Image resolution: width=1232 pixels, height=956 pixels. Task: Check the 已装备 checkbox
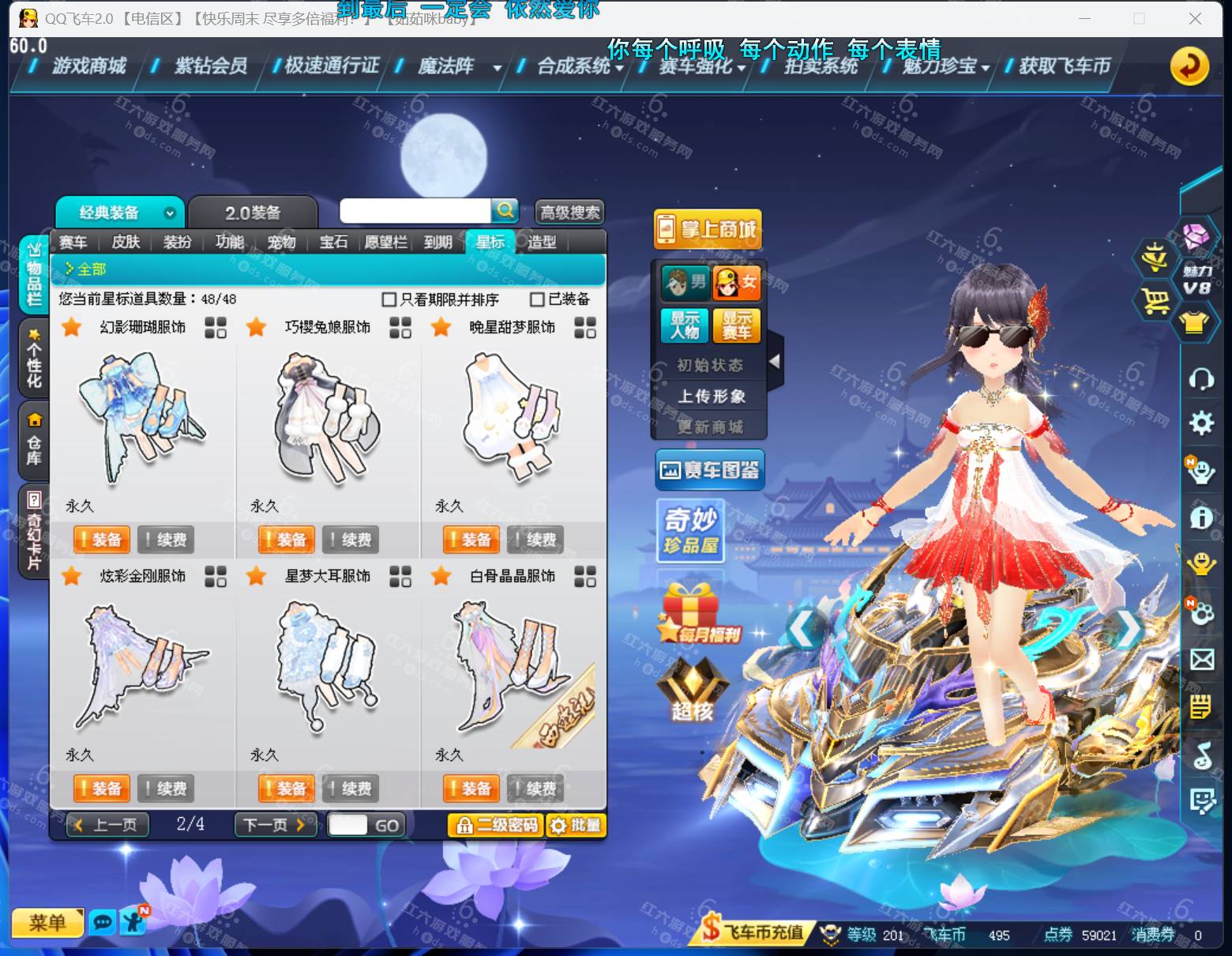click(x=536, y=299)
